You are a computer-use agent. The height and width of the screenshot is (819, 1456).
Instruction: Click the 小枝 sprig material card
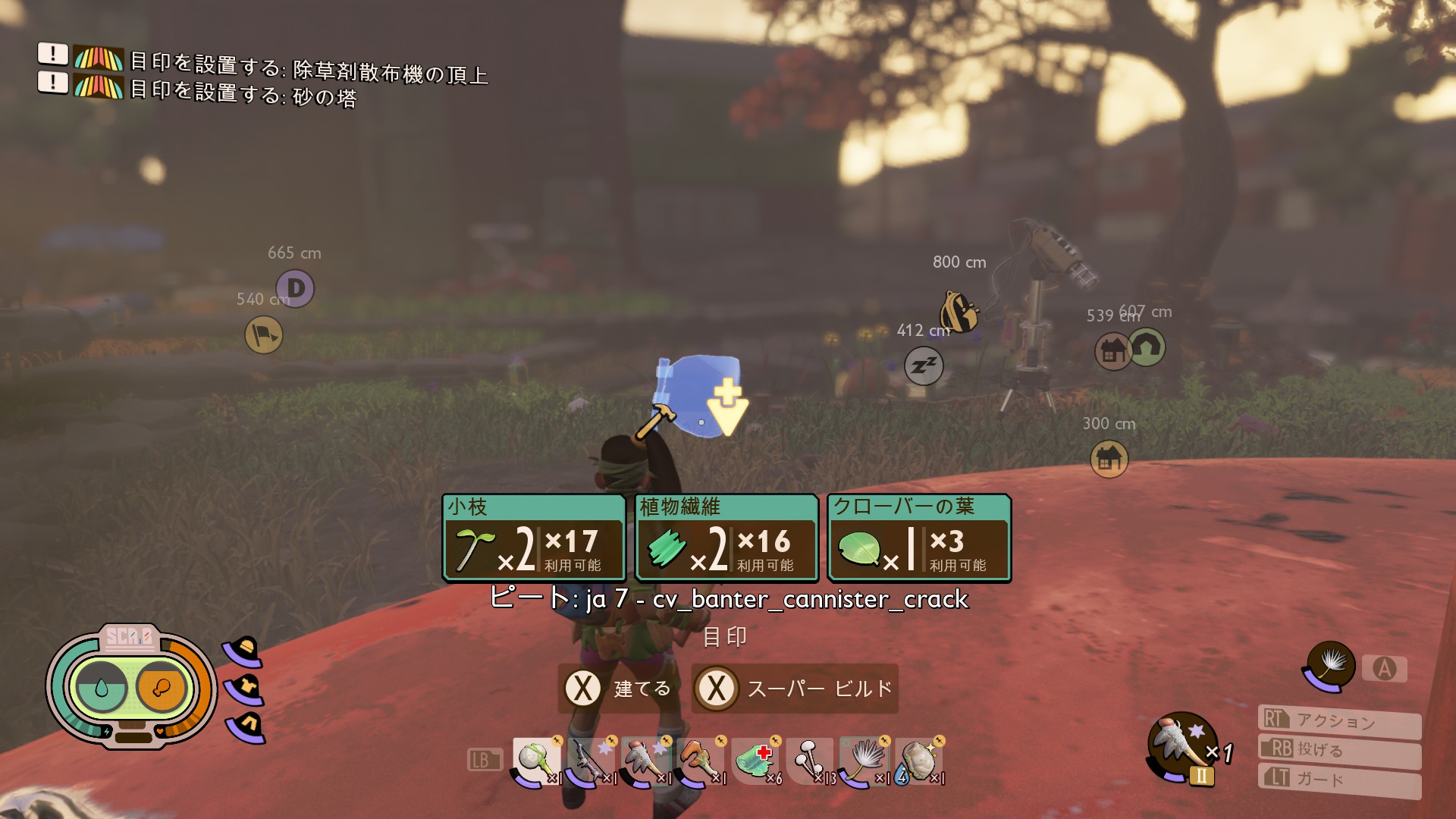[x=534, y=538]
